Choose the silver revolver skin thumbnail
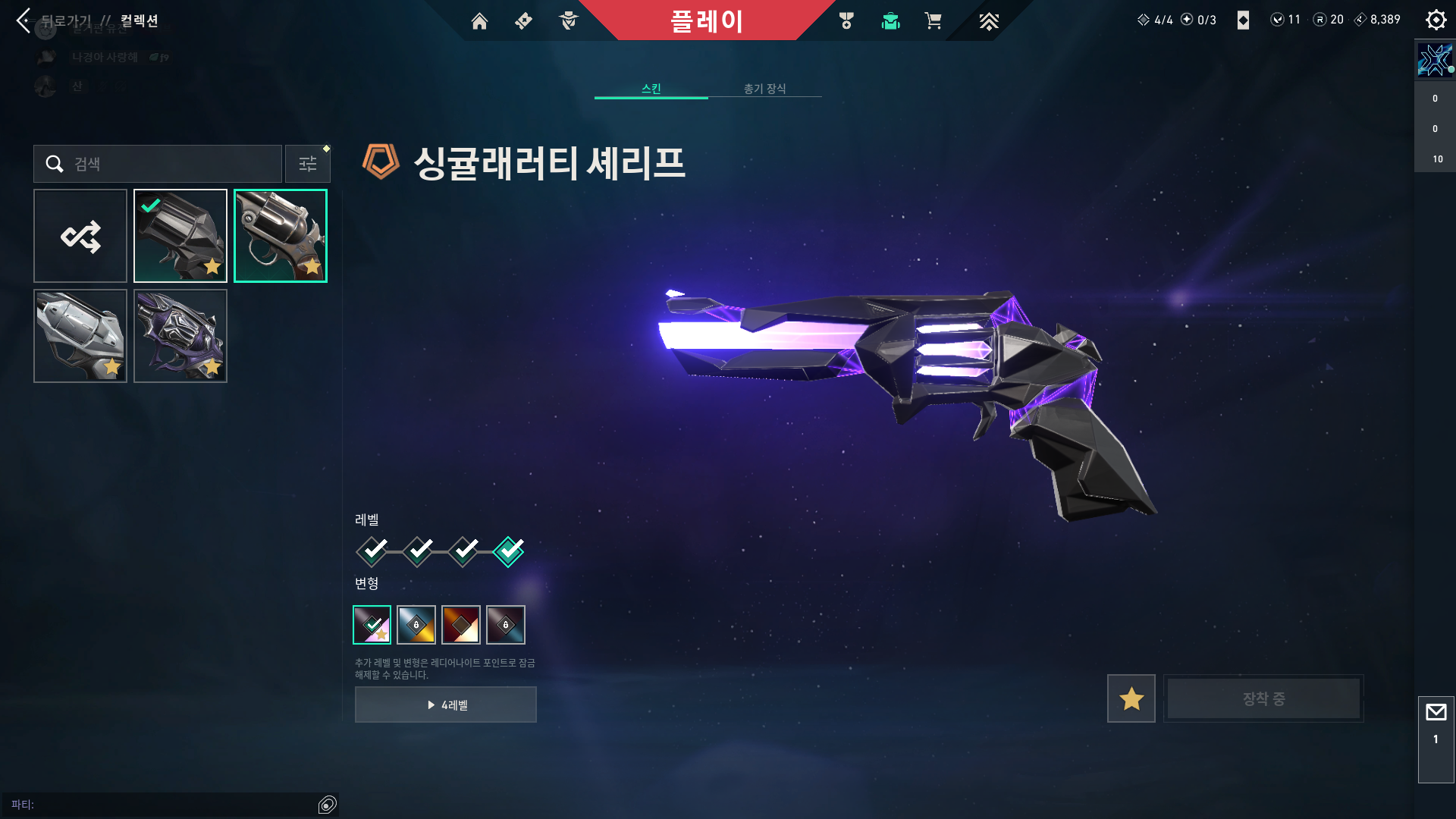1456x819 pixels. [80, 336]
